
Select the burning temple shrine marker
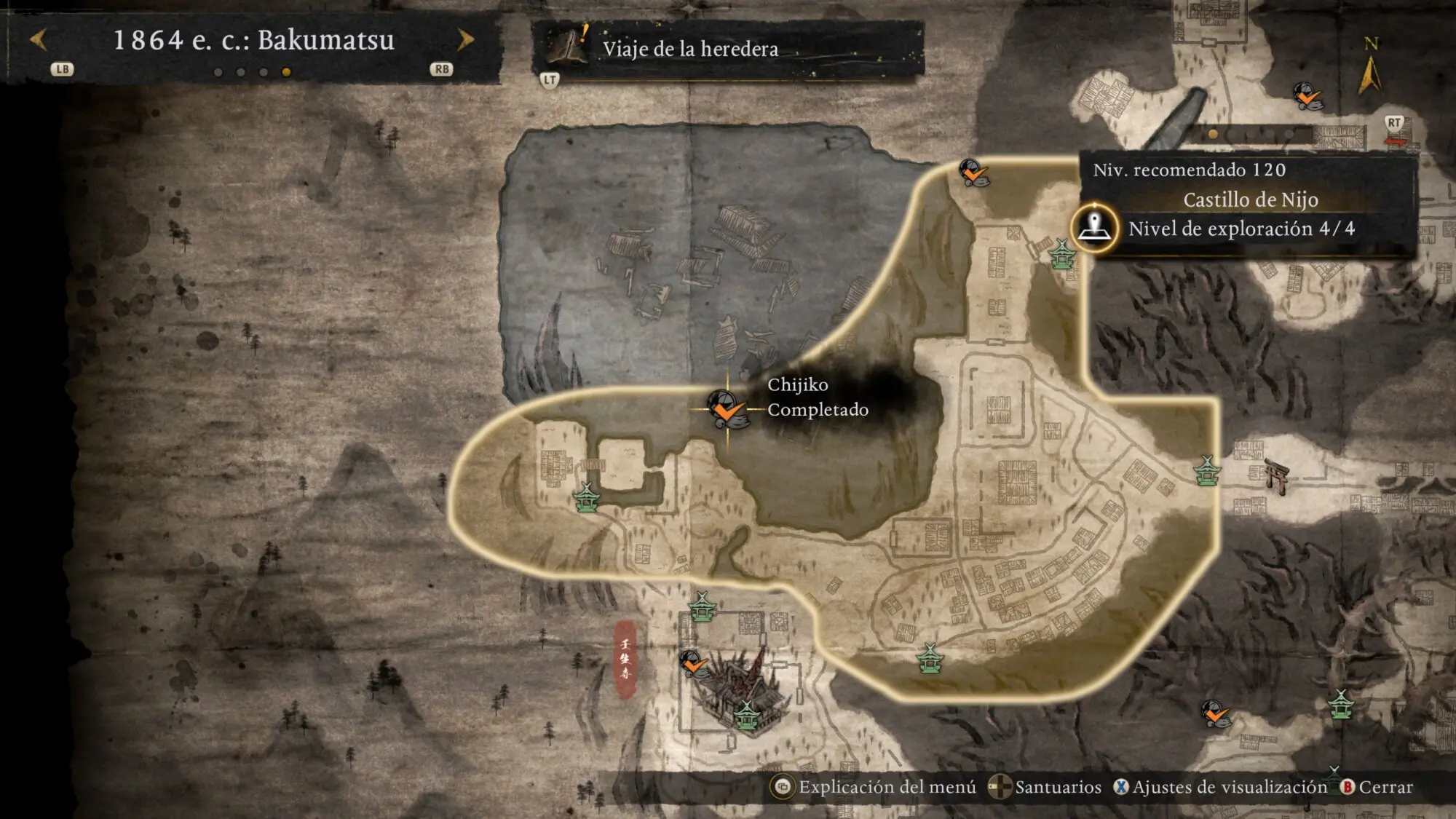click(745, 715)
